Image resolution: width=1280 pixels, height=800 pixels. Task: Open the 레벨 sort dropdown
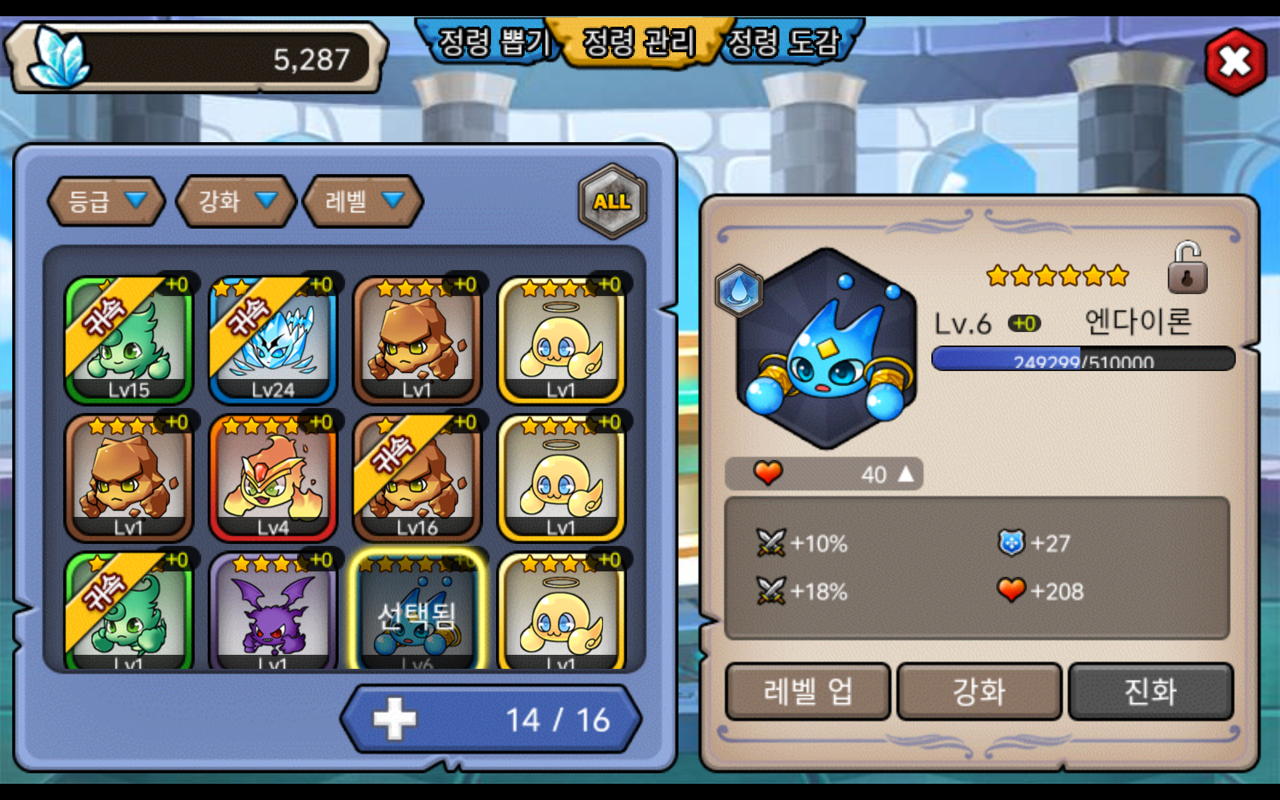(x=363, y=201)
